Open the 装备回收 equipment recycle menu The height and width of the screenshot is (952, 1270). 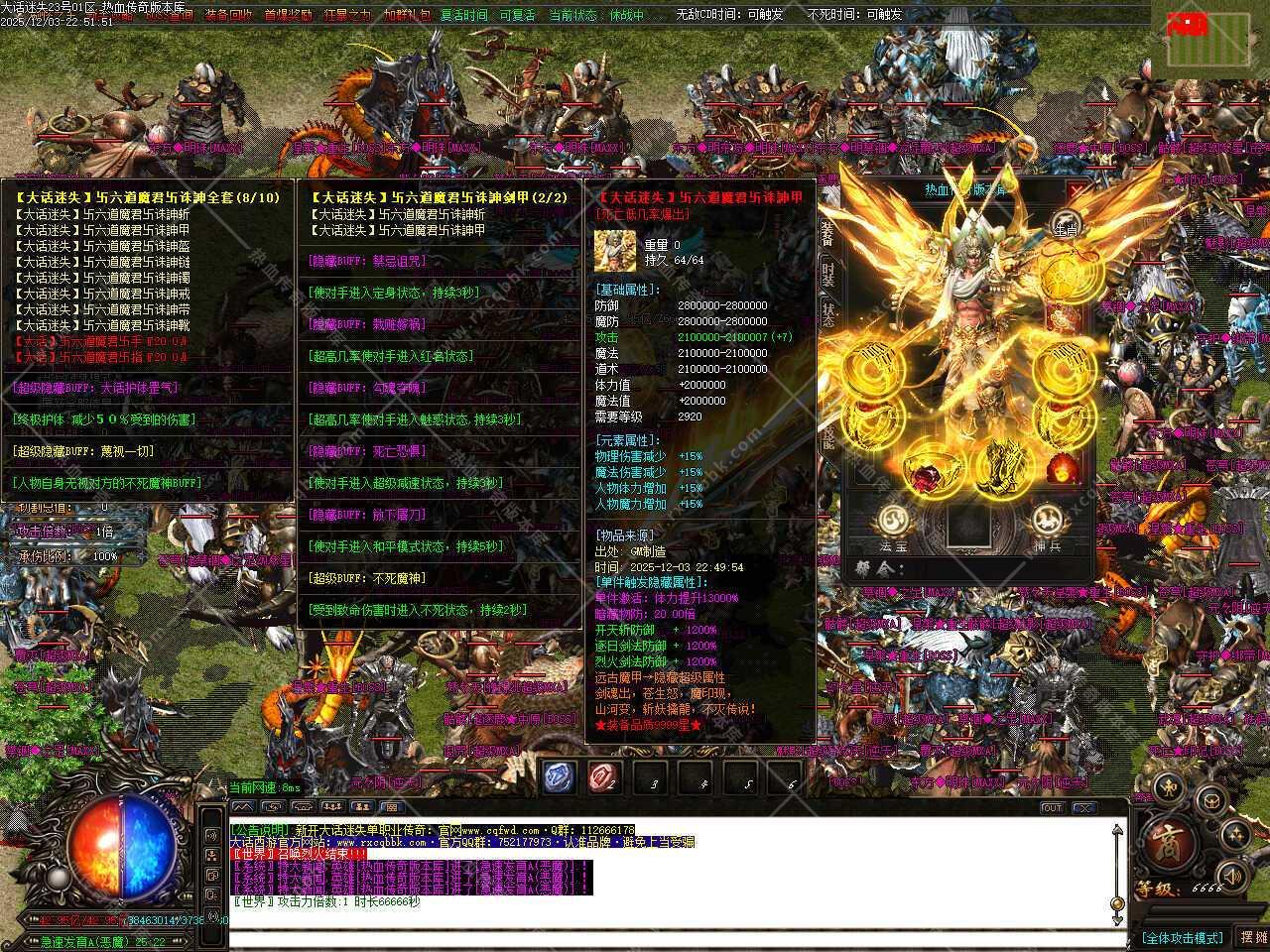pos(228,15)
